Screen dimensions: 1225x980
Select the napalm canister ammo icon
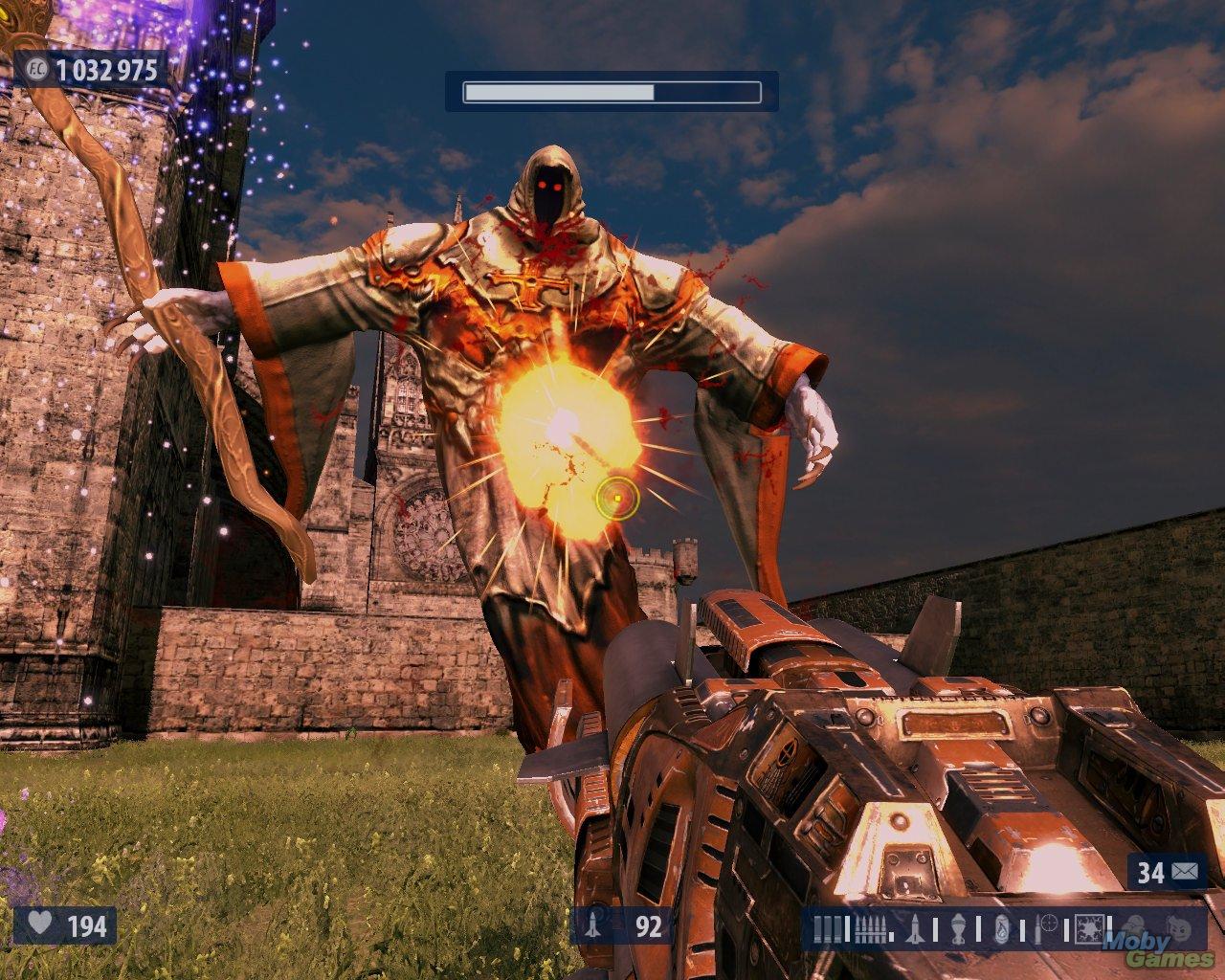(x=1001, y=928)
